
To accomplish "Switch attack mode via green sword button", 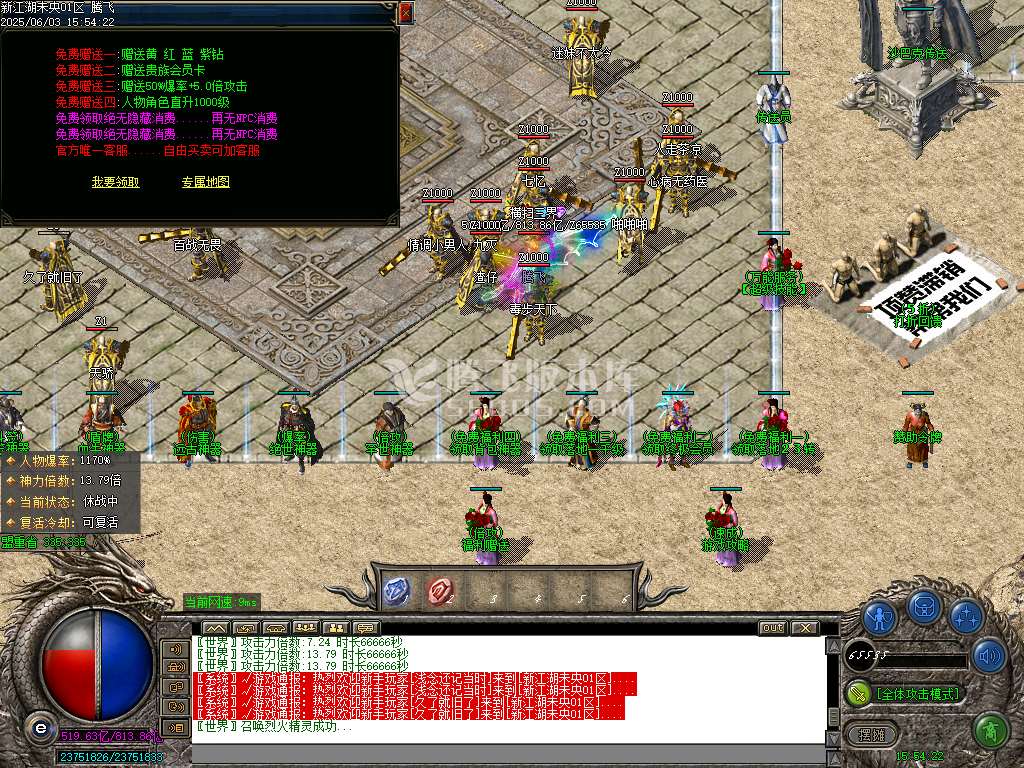I will pos(859,692).
